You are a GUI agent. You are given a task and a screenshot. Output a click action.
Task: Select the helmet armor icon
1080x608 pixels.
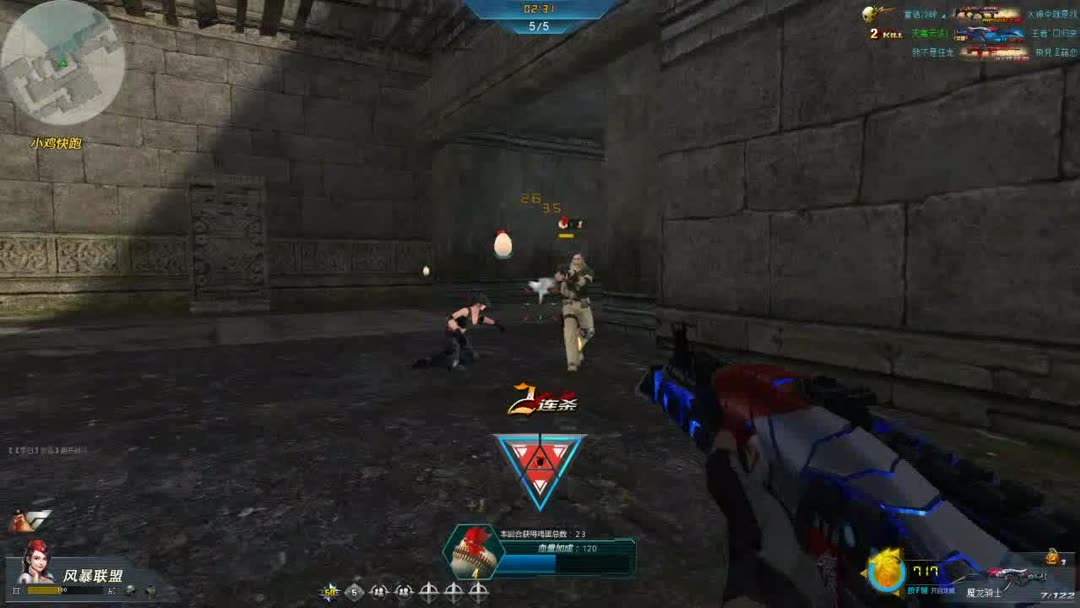coord(130,590)
